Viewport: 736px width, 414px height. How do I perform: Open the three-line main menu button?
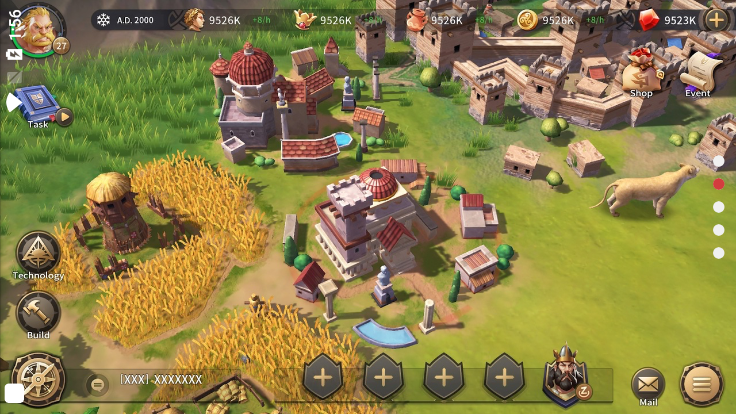coord(701,383)
